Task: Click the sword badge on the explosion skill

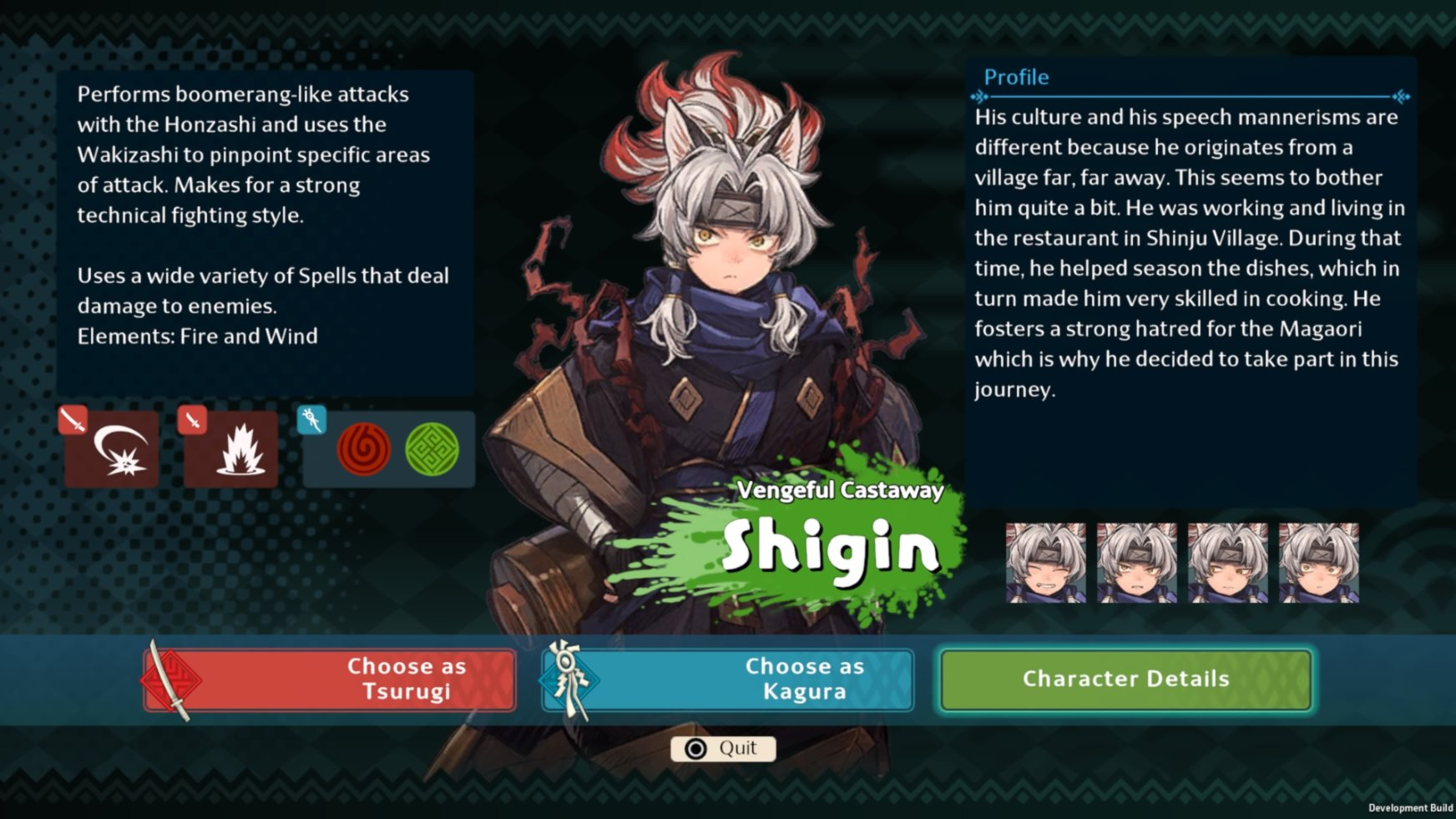Action: pyautogui.click(x=191, y=420)
